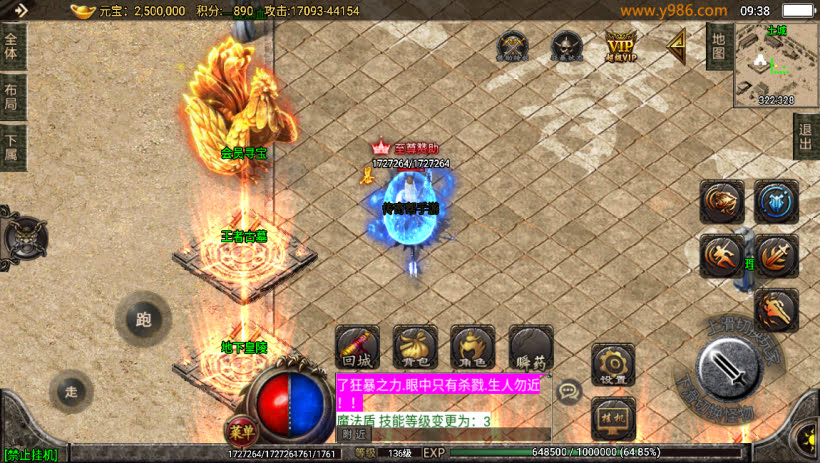820x463 pixels.
Task: Use the 瞬药 instant potion button
Action: click(x=531, y=345)
